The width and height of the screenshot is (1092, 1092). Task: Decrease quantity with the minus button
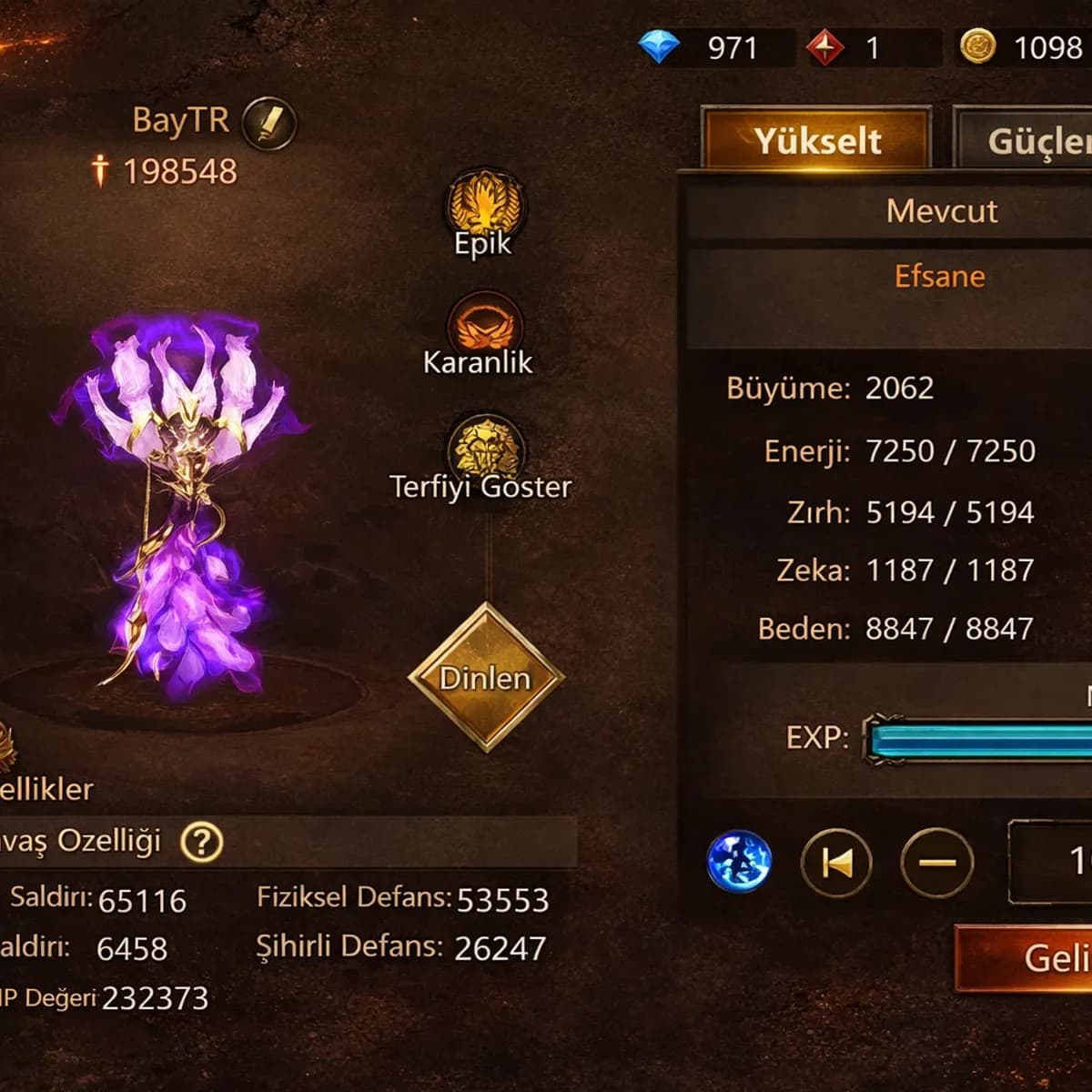[936, 862]
